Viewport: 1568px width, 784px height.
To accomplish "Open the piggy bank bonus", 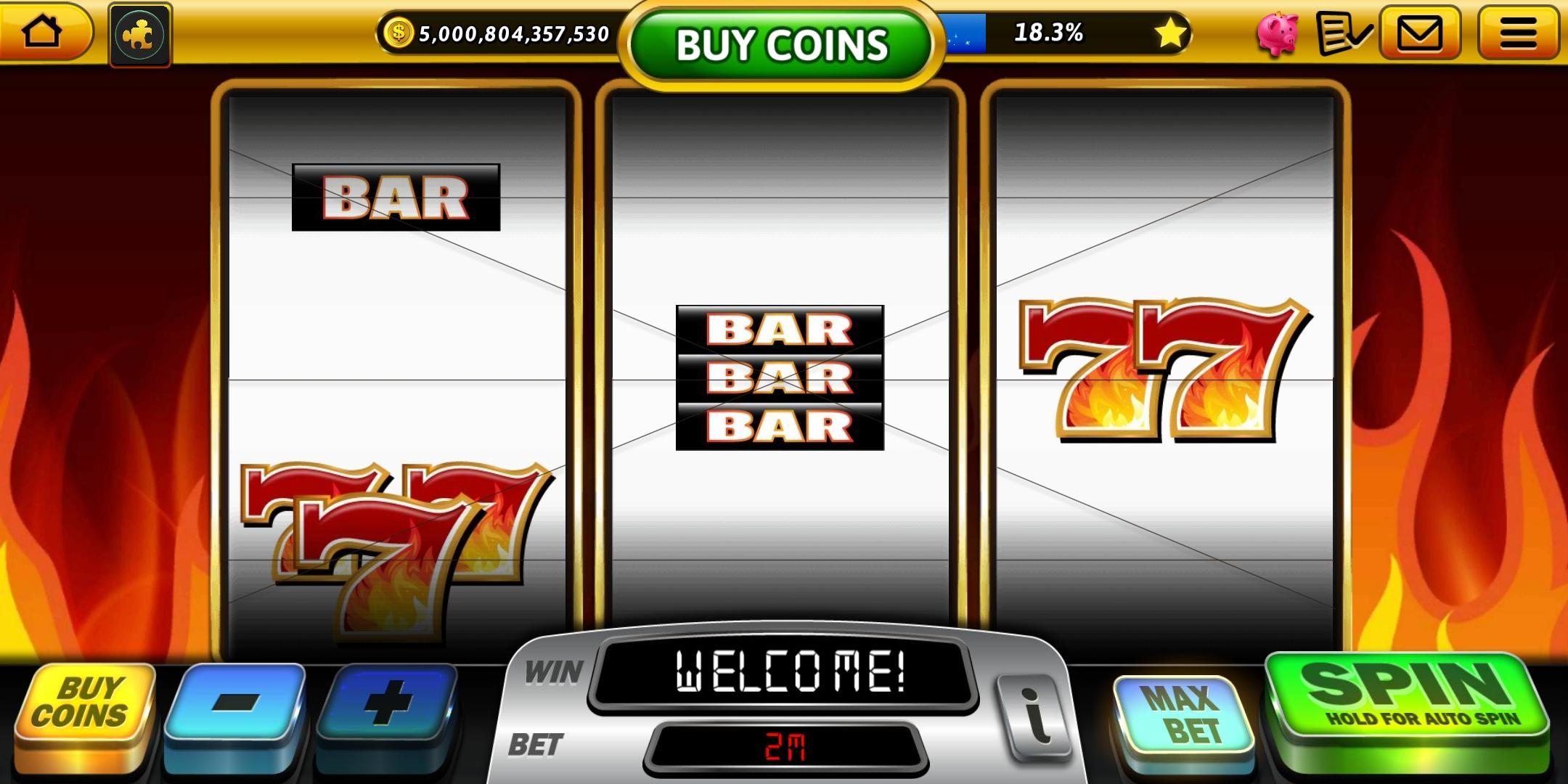I will click(x=1278, y=33).
